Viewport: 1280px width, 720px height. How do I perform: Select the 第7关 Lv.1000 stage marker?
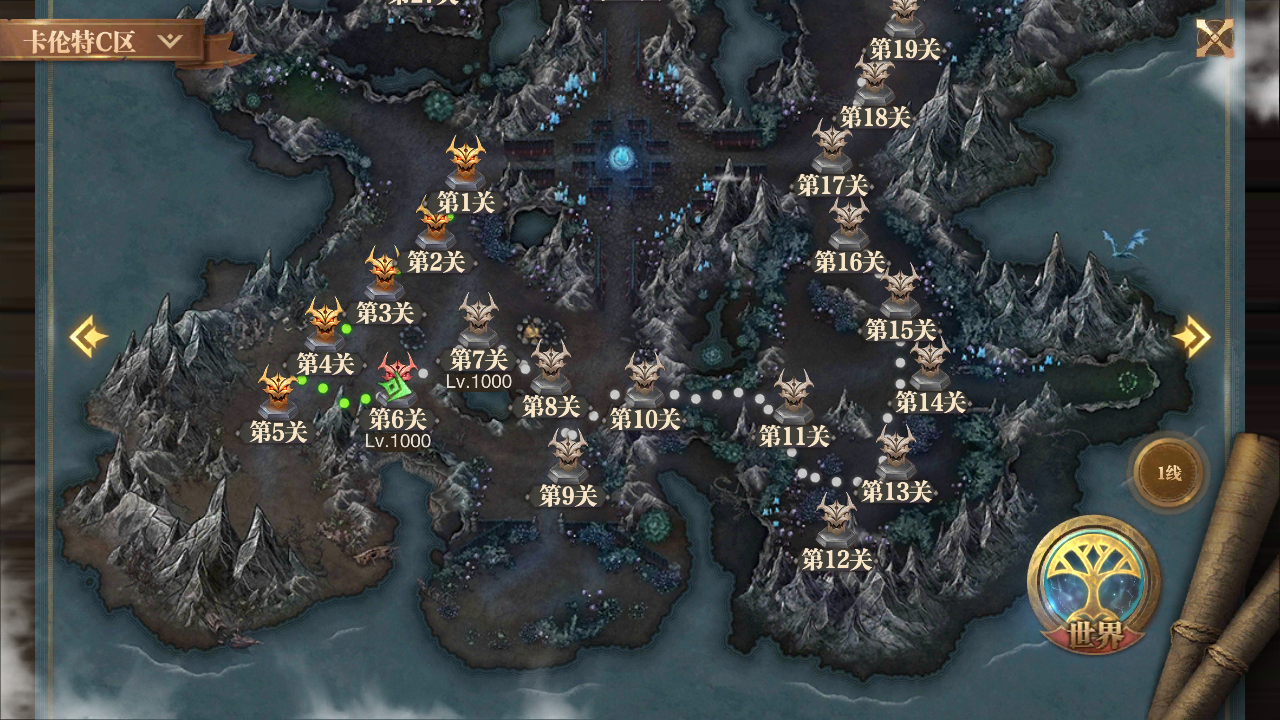478,320
